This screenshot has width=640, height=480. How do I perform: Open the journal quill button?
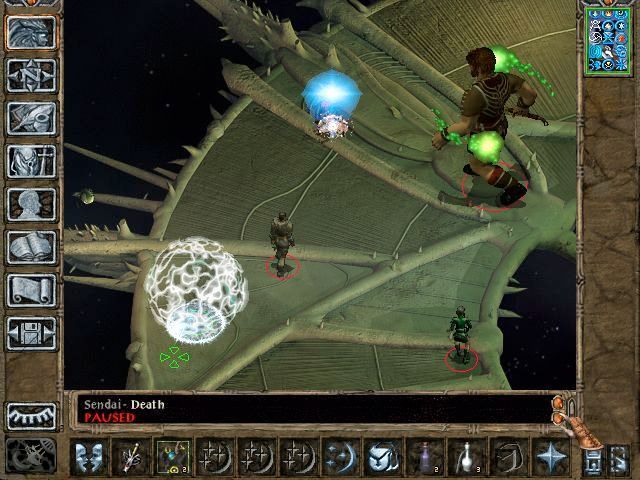point(31,118)
